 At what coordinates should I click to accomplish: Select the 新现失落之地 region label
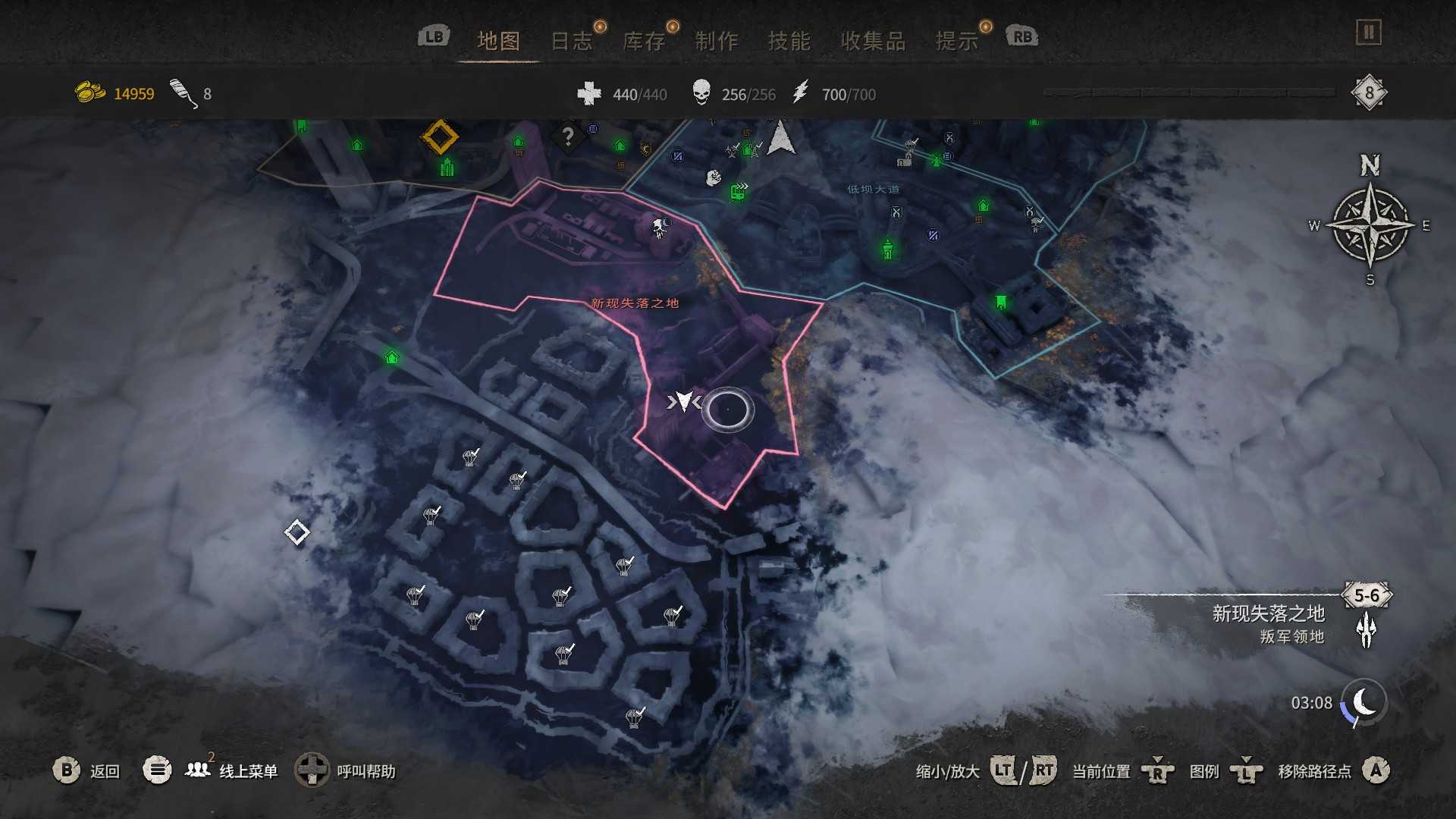coord(635,303)
